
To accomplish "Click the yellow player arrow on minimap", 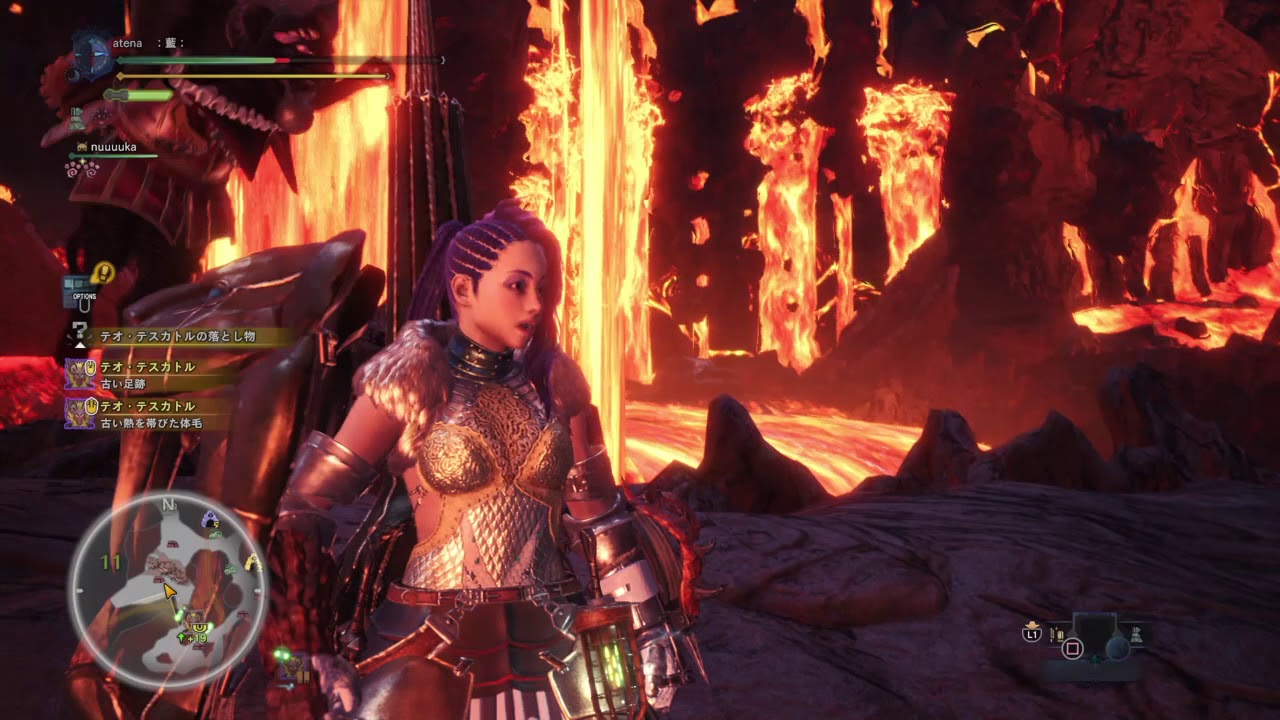I will pos(170,593).
